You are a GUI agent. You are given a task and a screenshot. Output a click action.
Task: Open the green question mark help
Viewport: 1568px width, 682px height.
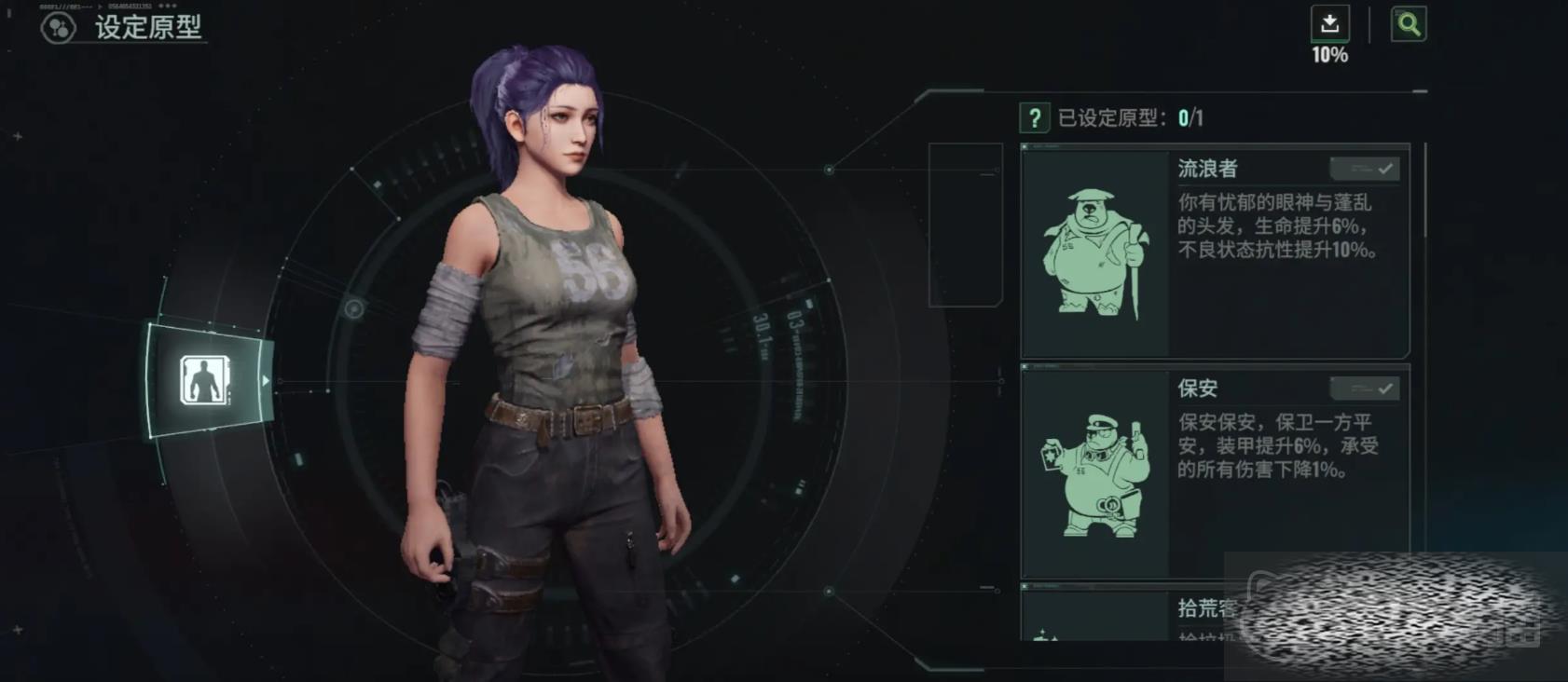click(x=1034, y=118)
